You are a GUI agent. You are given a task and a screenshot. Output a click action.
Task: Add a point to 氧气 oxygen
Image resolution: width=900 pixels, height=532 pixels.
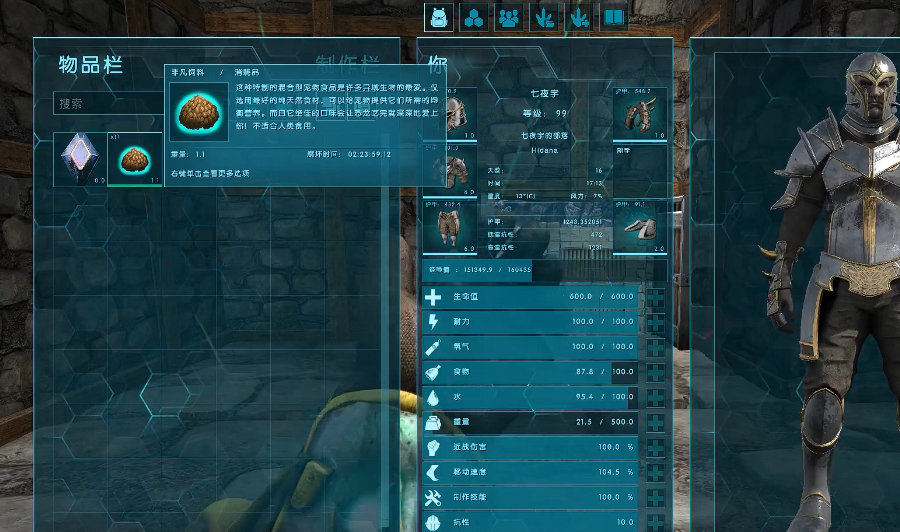click(x=655, y=347)
